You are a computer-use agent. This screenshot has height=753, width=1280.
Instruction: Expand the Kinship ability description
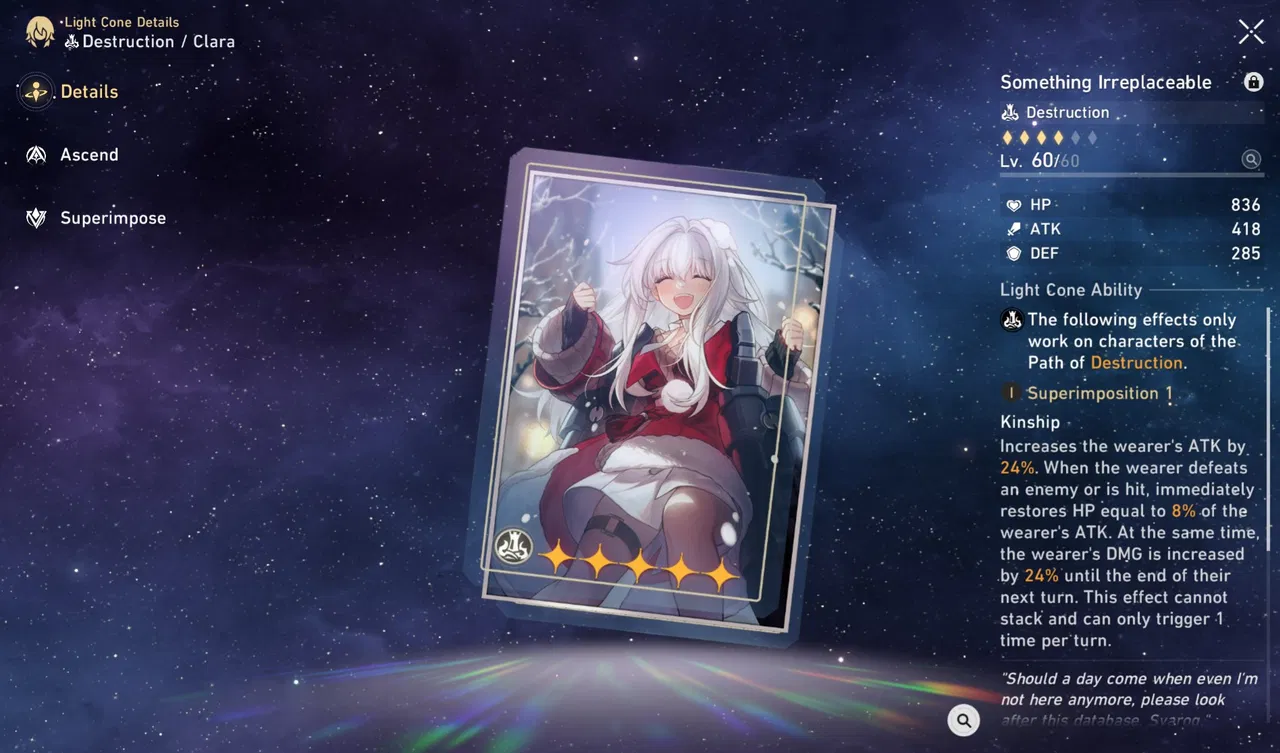[1030, 422]
